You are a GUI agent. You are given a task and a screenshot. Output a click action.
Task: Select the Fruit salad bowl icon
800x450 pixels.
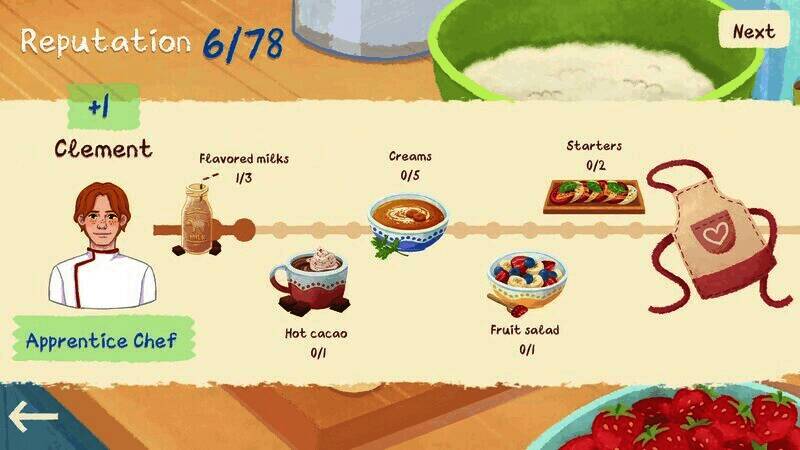click(525, 280)
